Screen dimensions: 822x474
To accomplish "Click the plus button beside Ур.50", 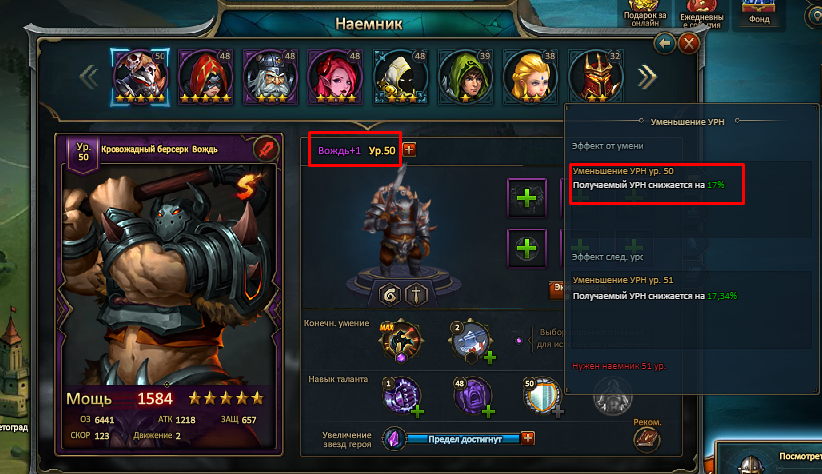I will click(x=408, y=150).
